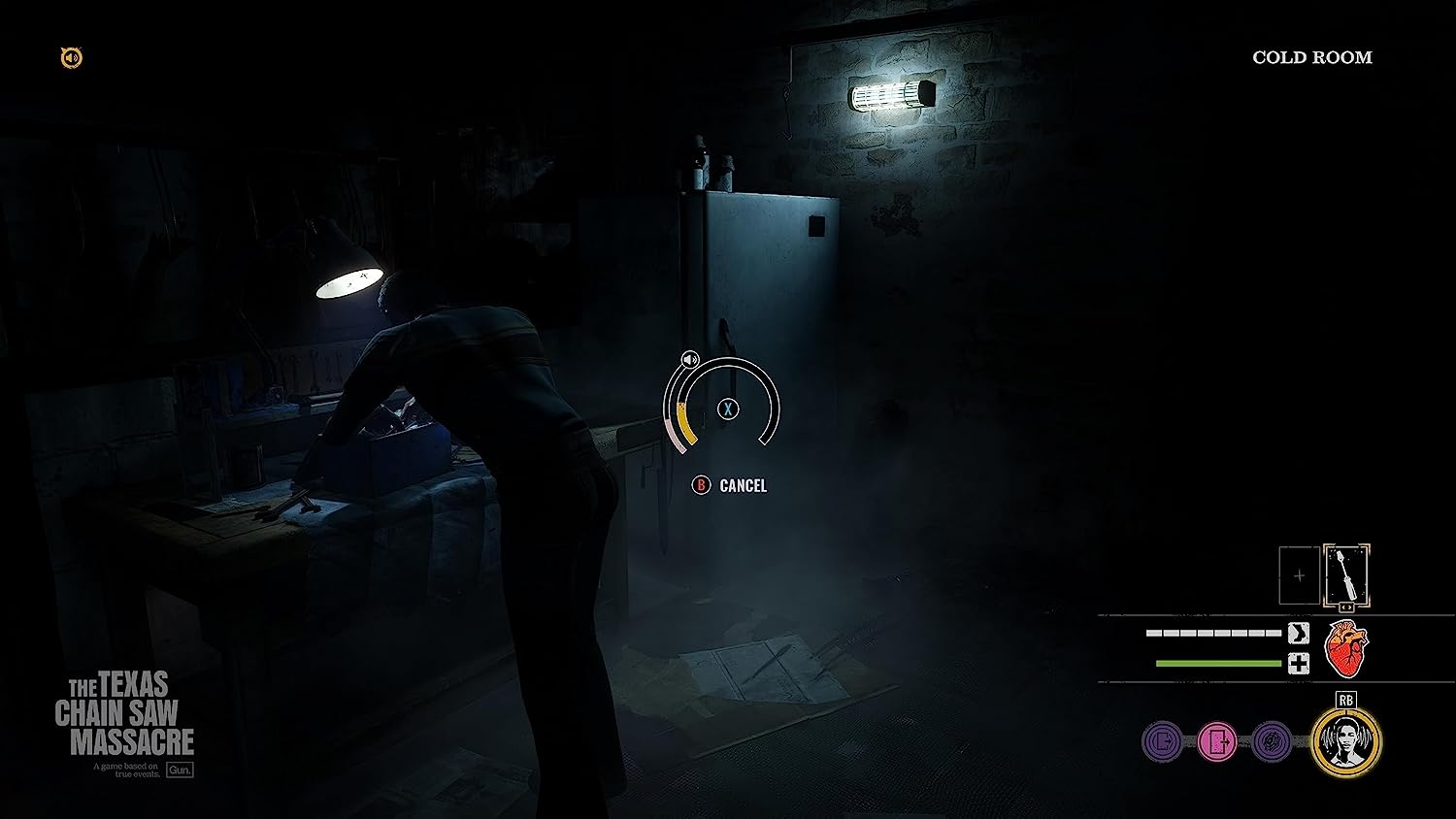Click the item-swap arrows under the screwdriver card
The width and height of the screenshot is (1456, 819).
(1346, 606)
